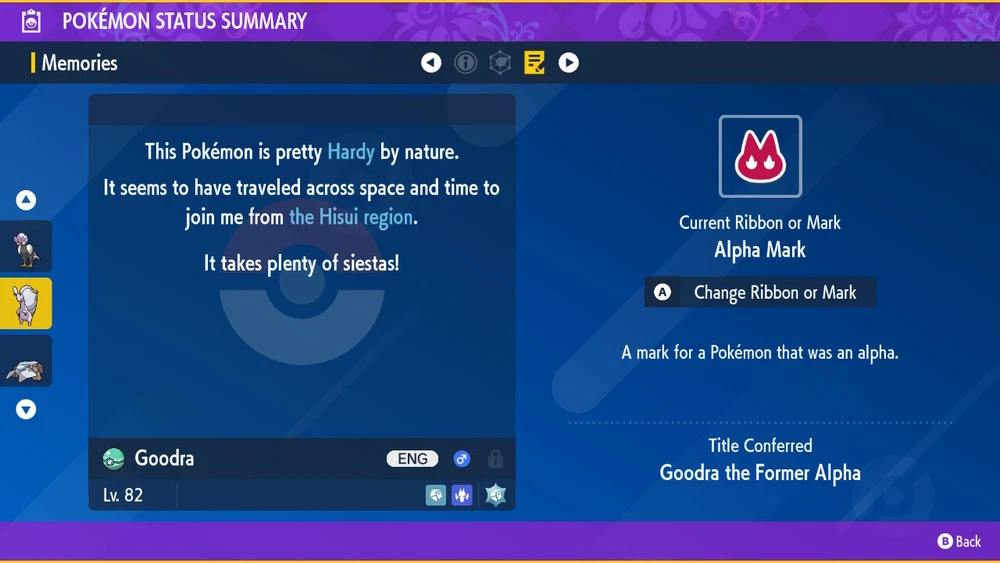Select the yellow Memories notepad tab
This screenshot has height=563, width=1000.
pos(535,63)
